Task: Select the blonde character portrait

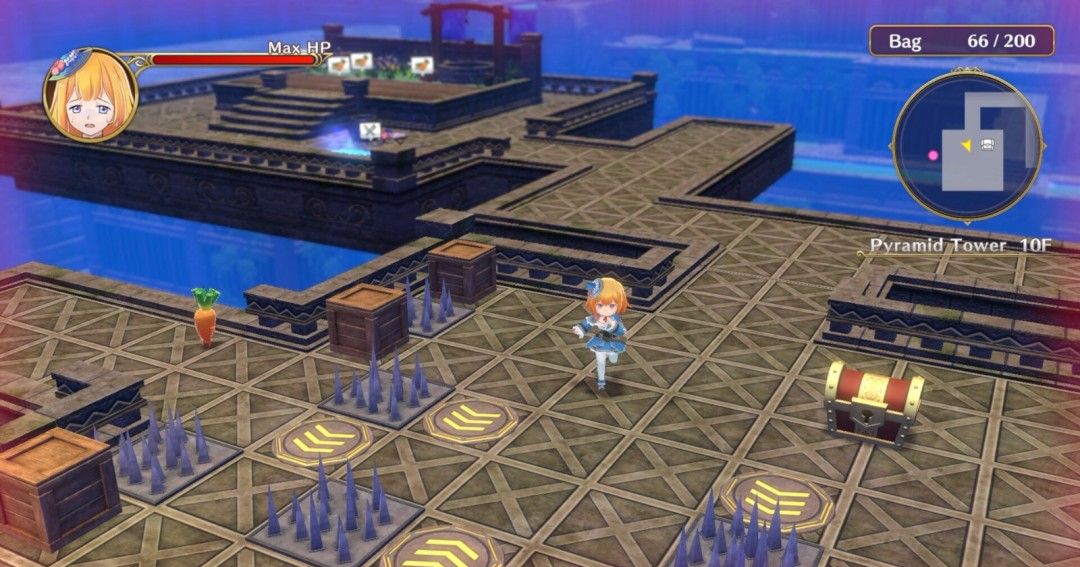Action: [90, 94]
